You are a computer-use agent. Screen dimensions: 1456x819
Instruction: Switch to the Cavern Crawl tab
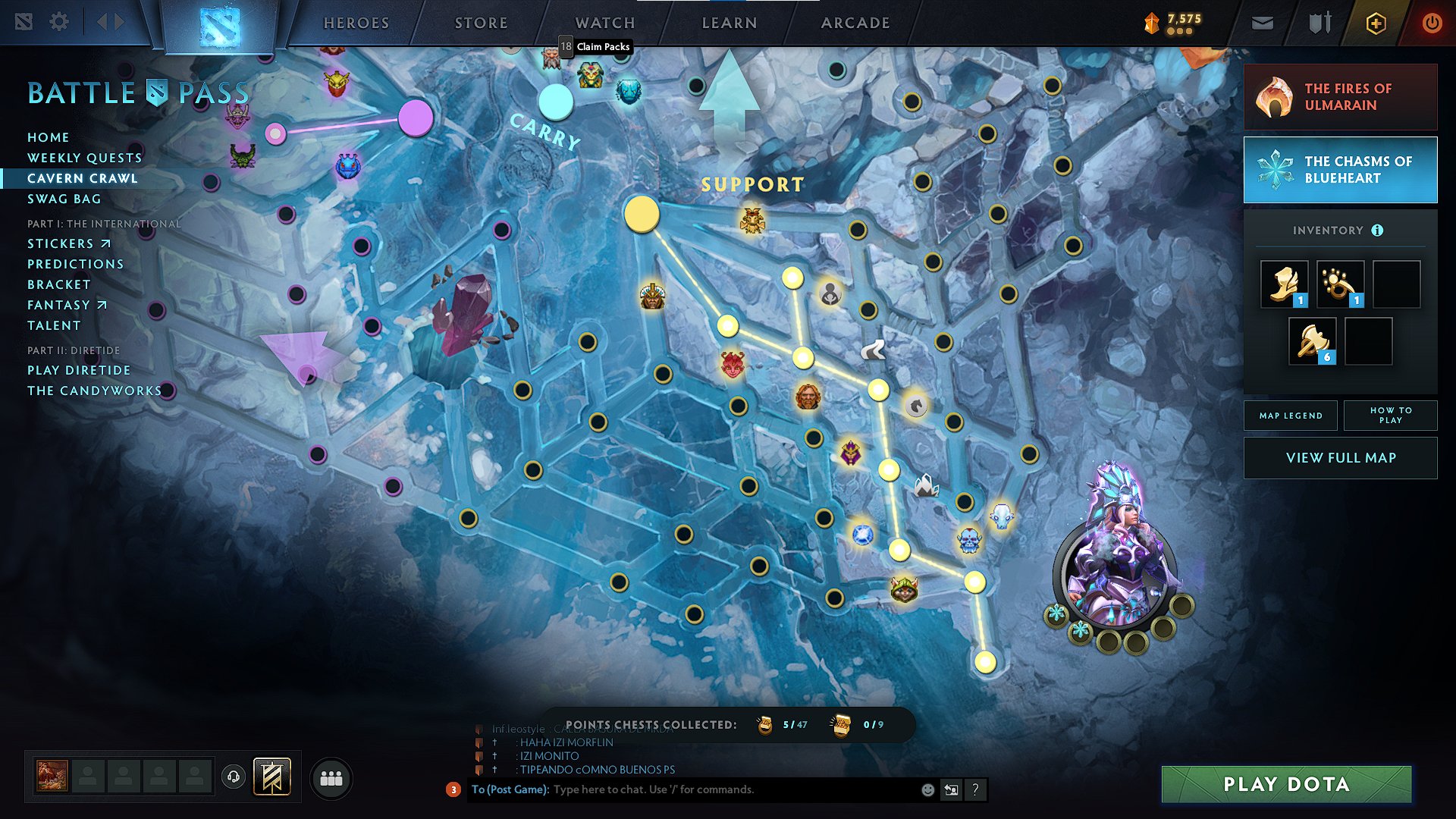[x=83, y=178]
